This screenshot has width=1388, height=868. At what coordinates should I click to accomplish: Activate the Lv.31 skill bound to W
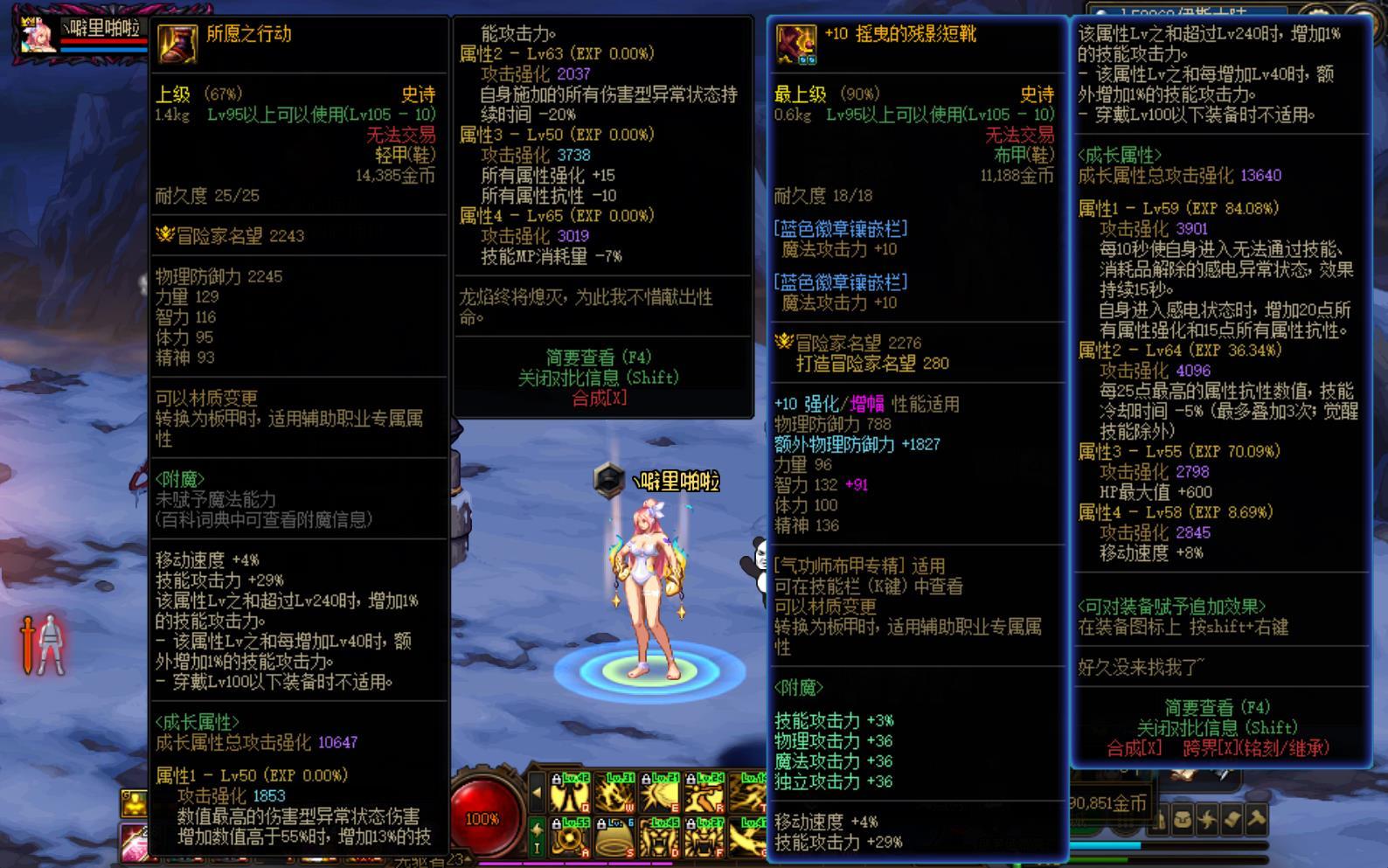click(x=614, y=793)
